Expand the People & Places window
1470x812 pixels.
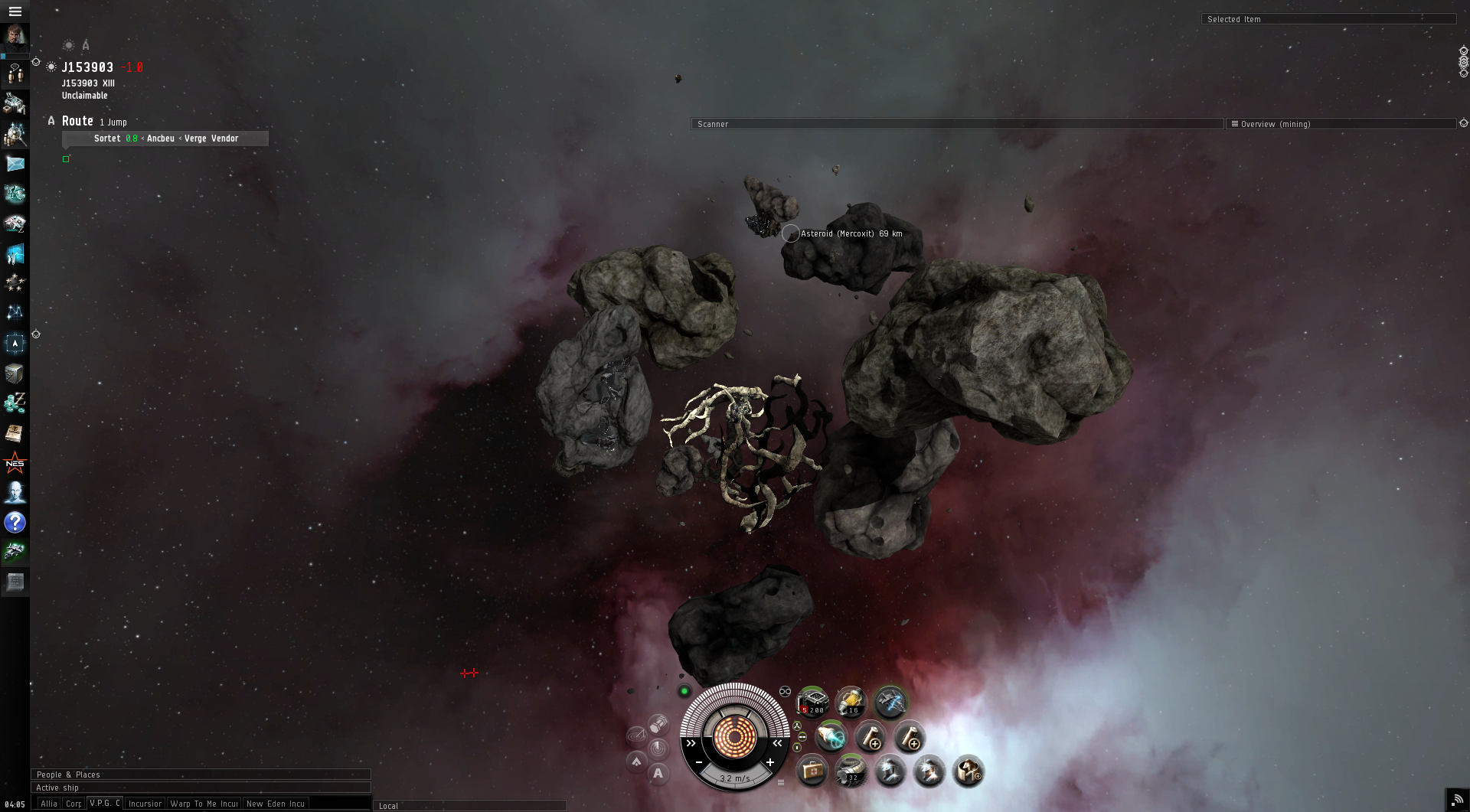[200, 774]
